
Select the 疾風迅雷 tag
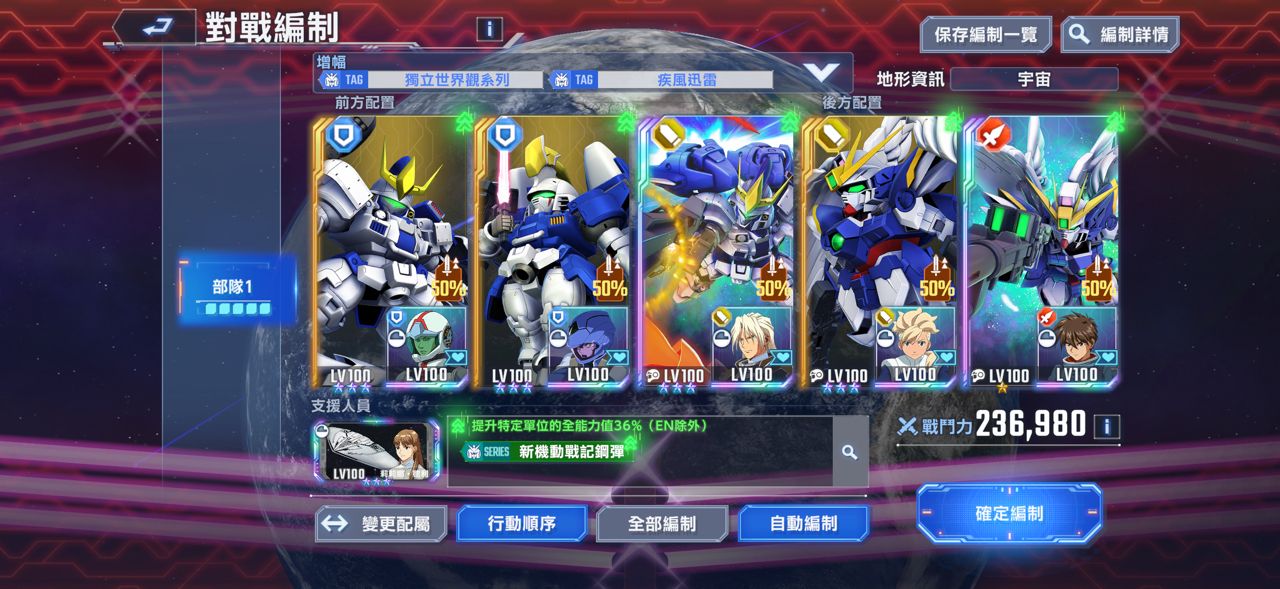coord(660,80)
